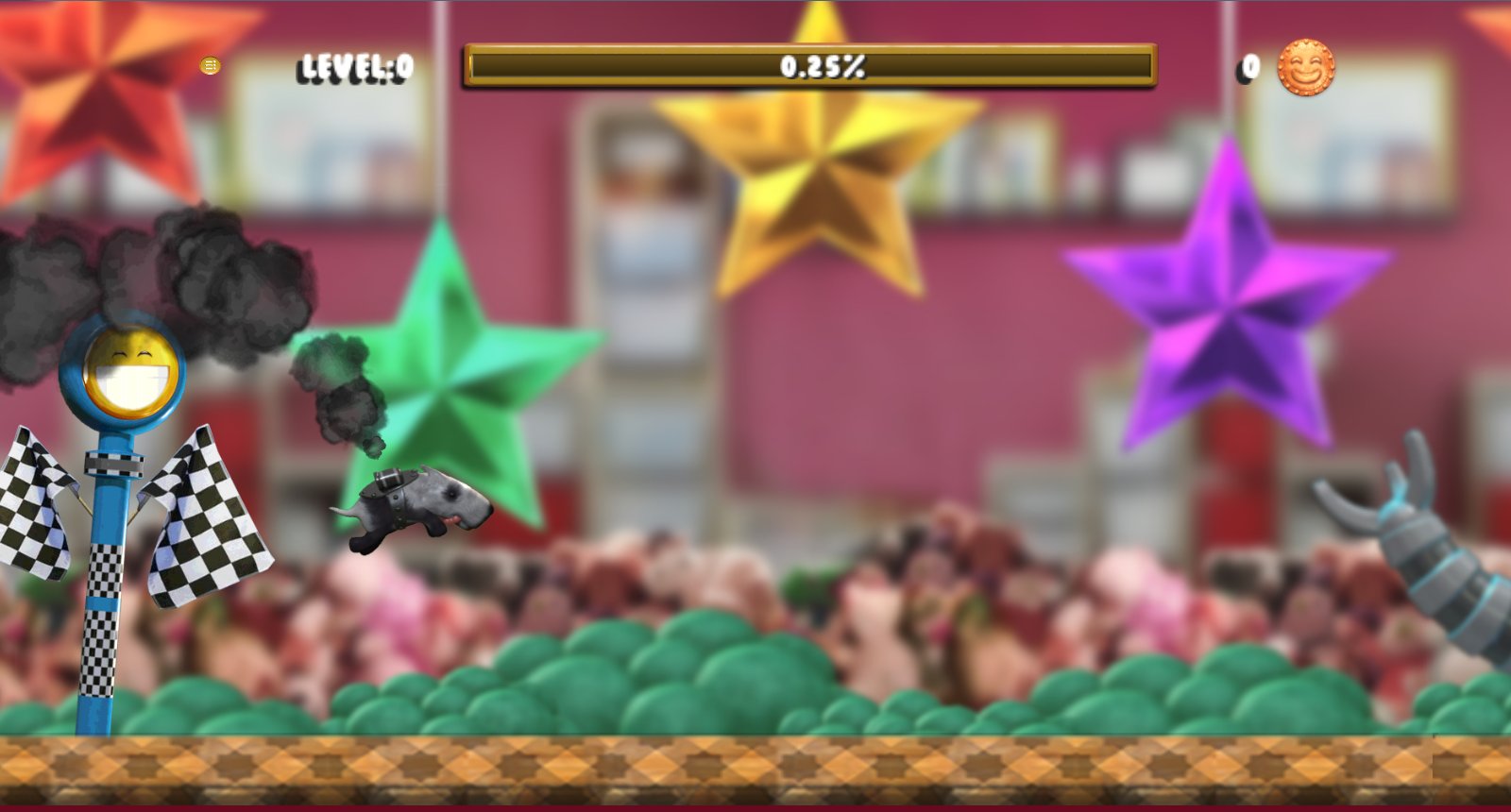Click the smiley-face starting pole lamp

coord(126,374)
